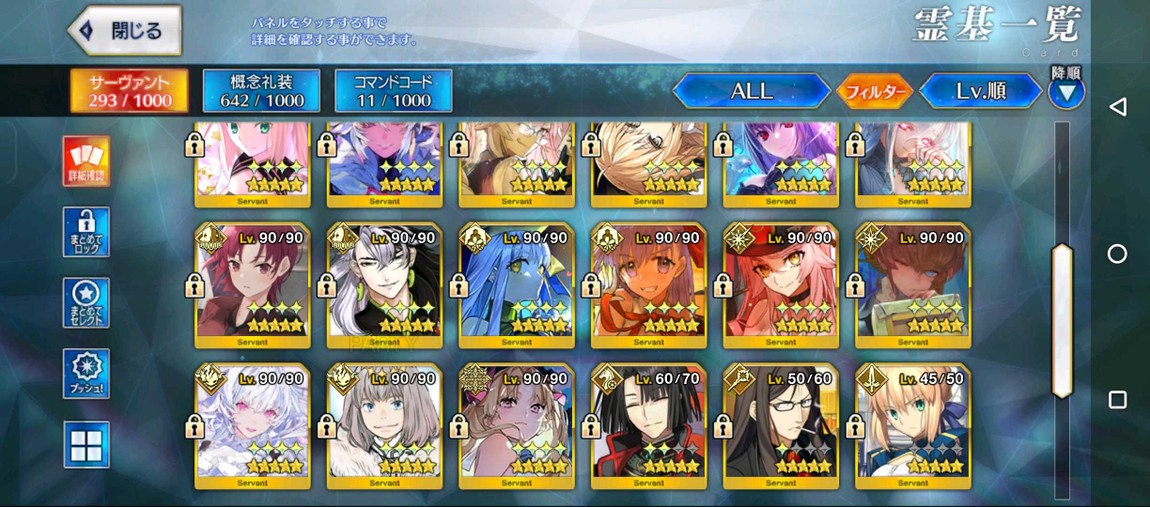Open the フィルター filter options

[x=874, y=92]
